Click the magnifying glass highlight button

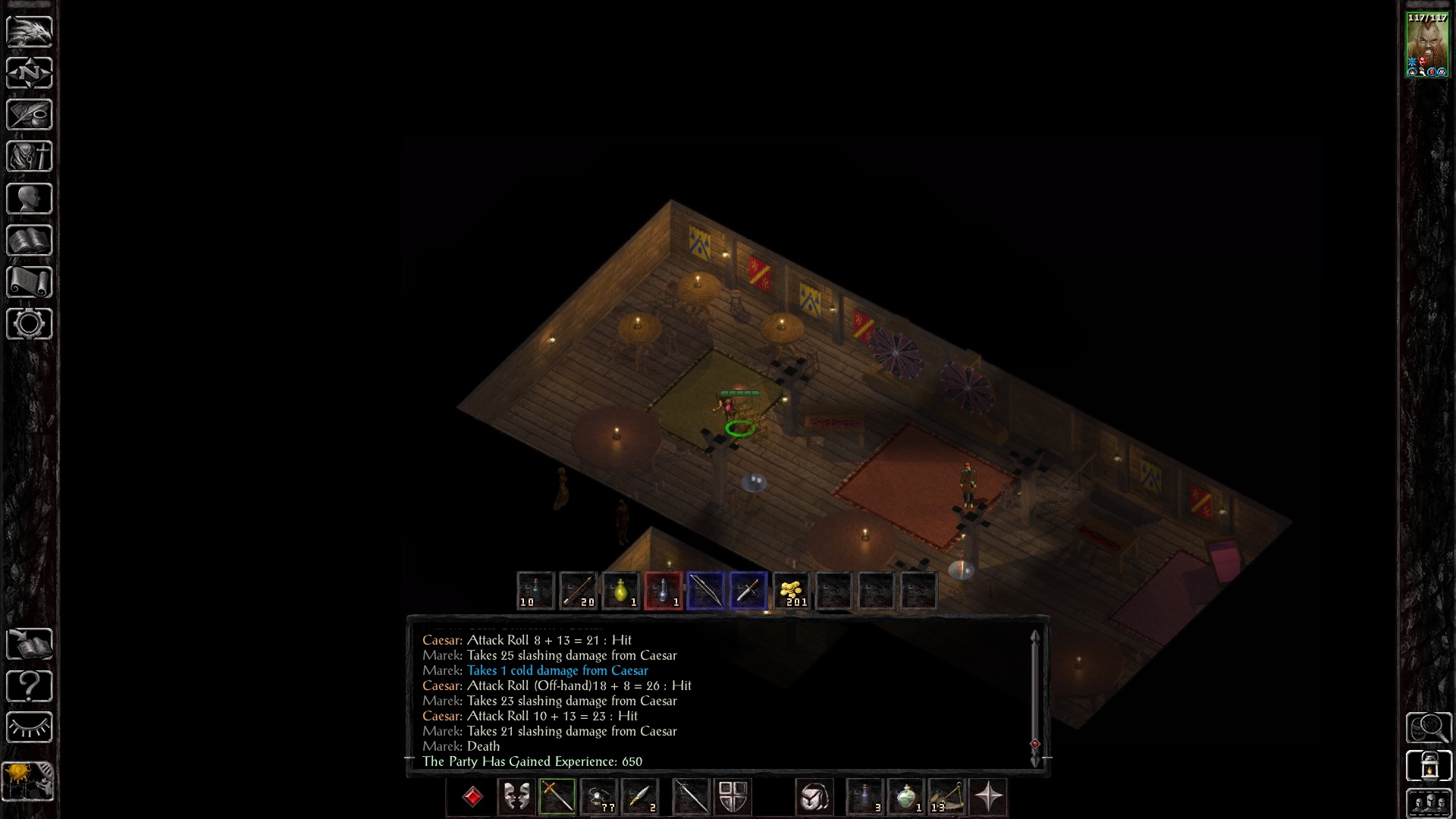click(1429, 728)
